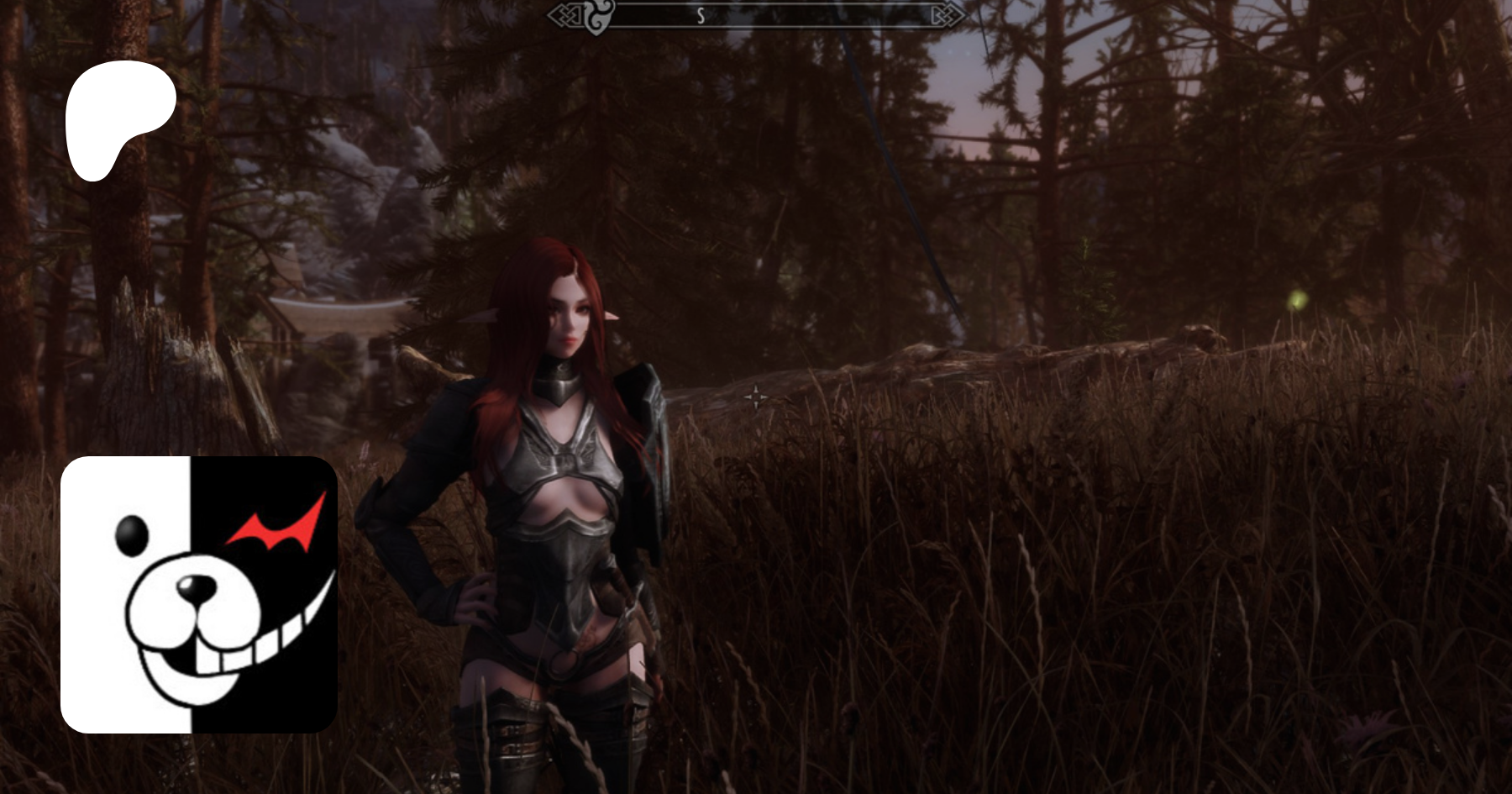1512x794 pixels.
Task: Open the black-and-white bear creator avatar
Action: [x=199, y=594]
